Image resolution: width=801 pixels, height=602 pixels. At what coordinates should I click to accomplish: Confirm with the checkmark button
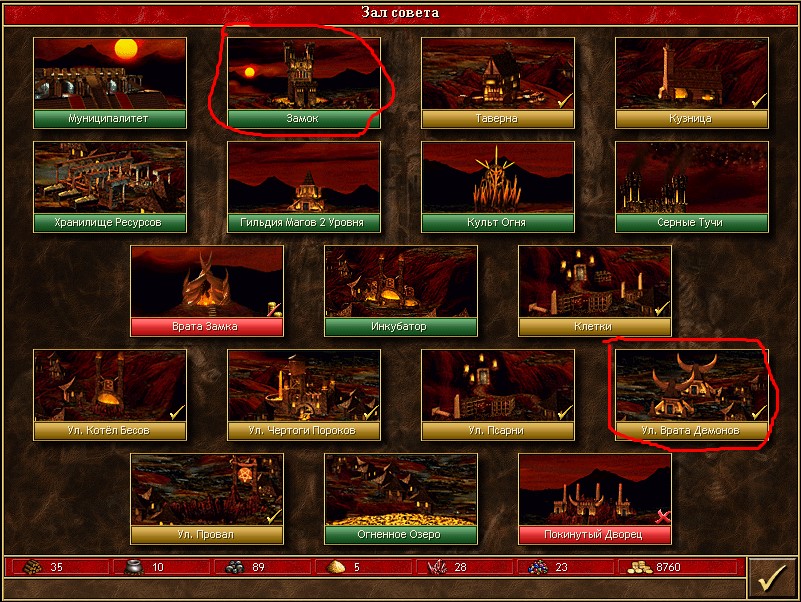(x=771, y=577)
